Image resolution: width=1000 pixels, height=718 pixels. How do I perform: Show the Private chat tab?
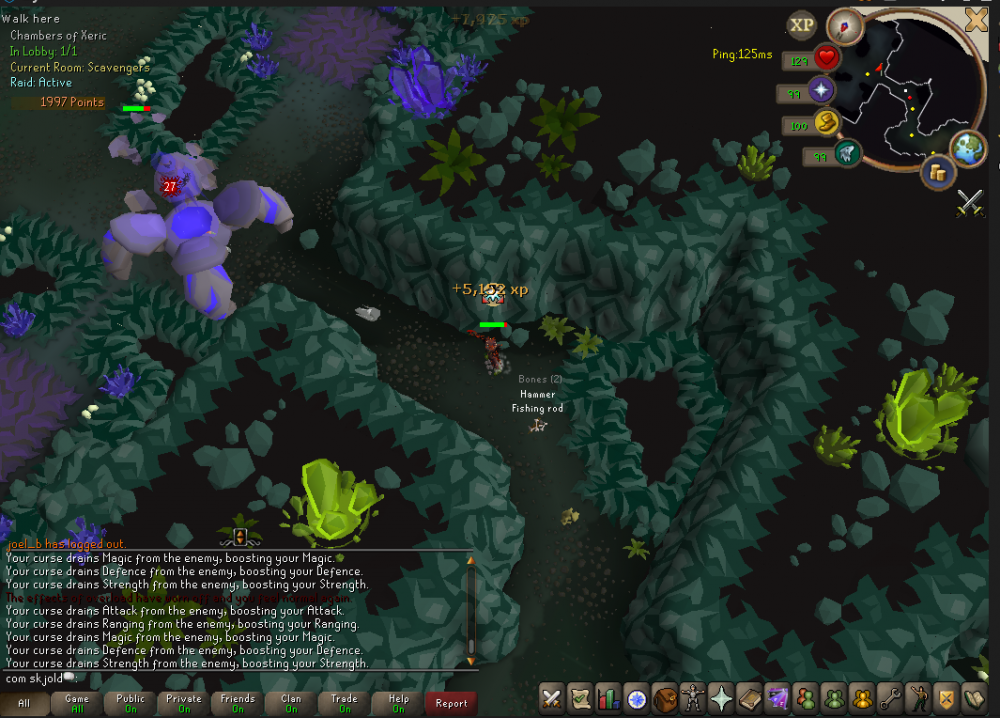point(184,703)
